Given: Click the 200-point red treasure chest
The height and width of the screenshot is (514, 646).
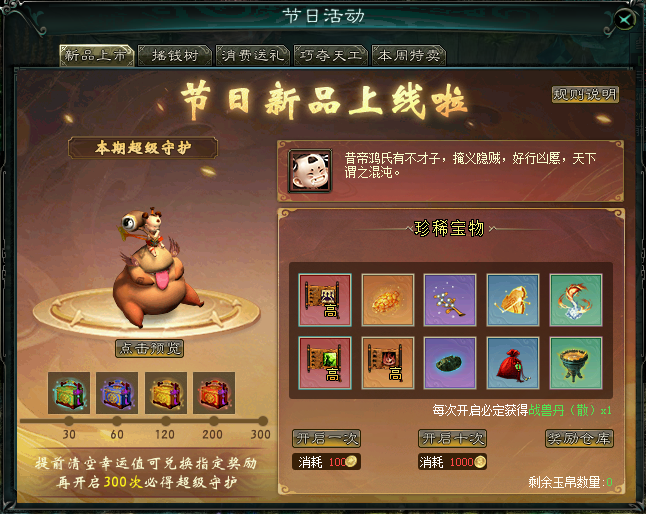Looking at the screenshot, I should (x=214, y=393).
